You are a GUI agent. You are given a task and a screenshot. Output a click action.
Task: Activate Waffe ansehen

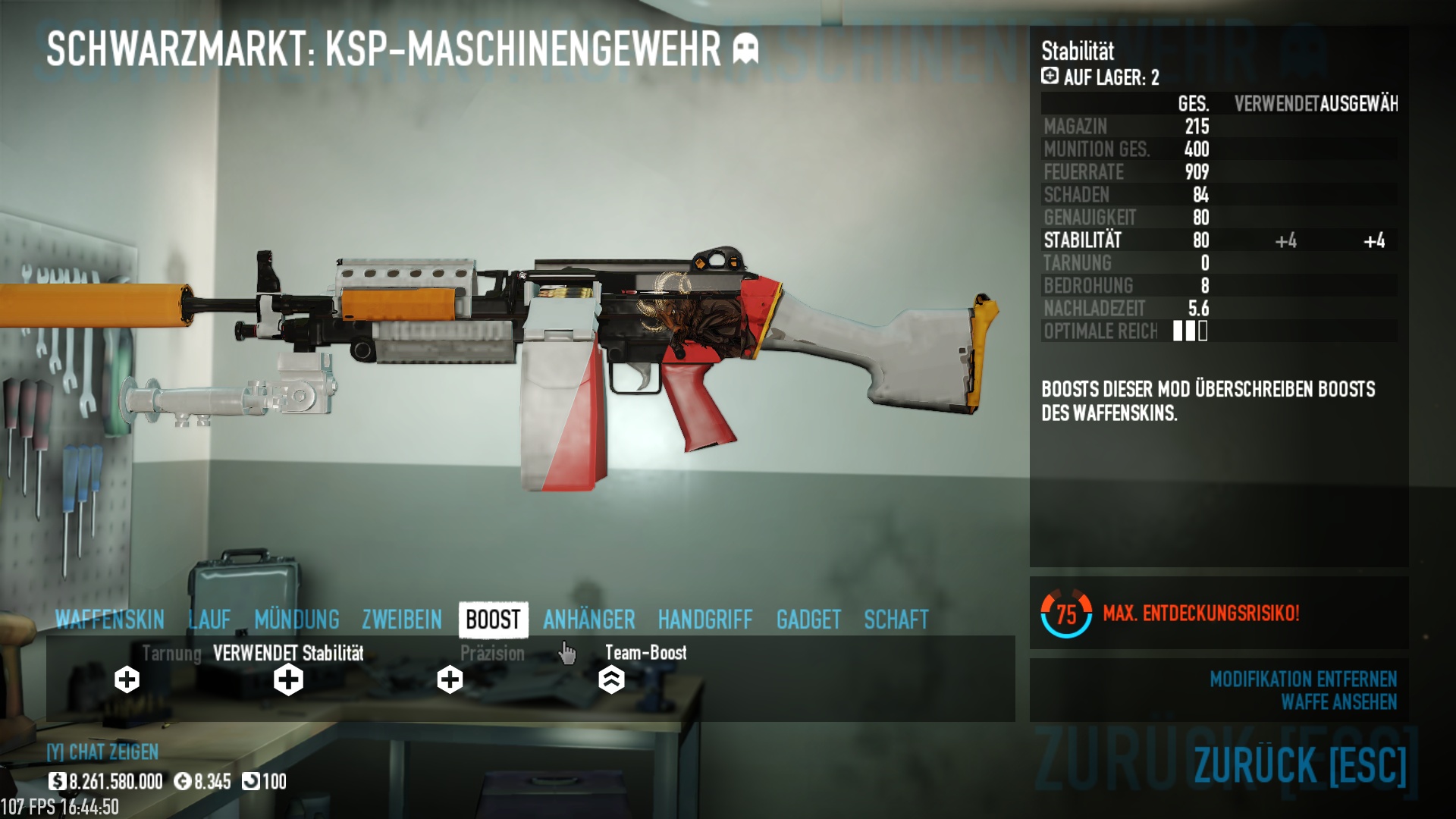pos(1338,702)
